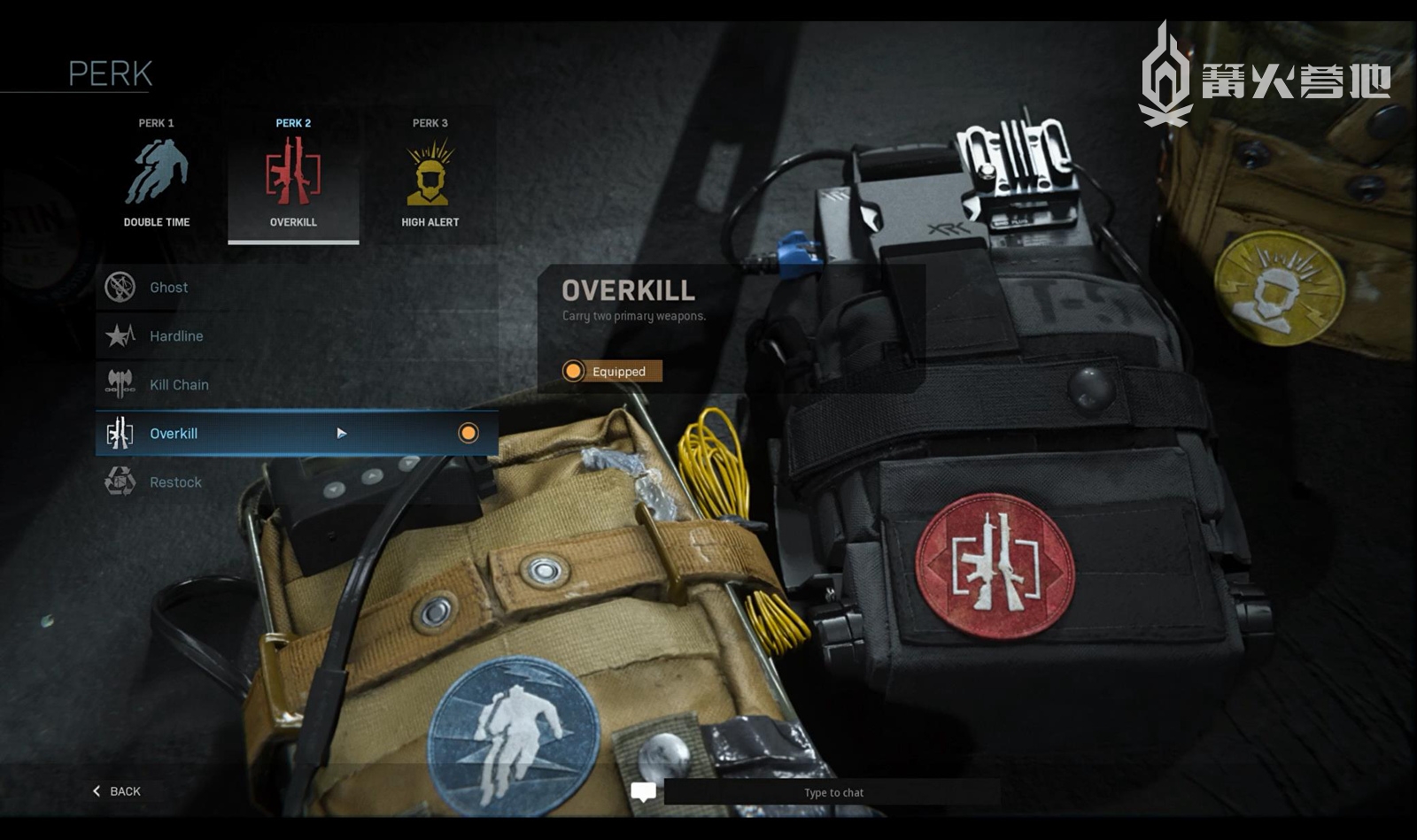
Task: Switch to the Perk 1 Double Time slot
Action: coord(157,175)
